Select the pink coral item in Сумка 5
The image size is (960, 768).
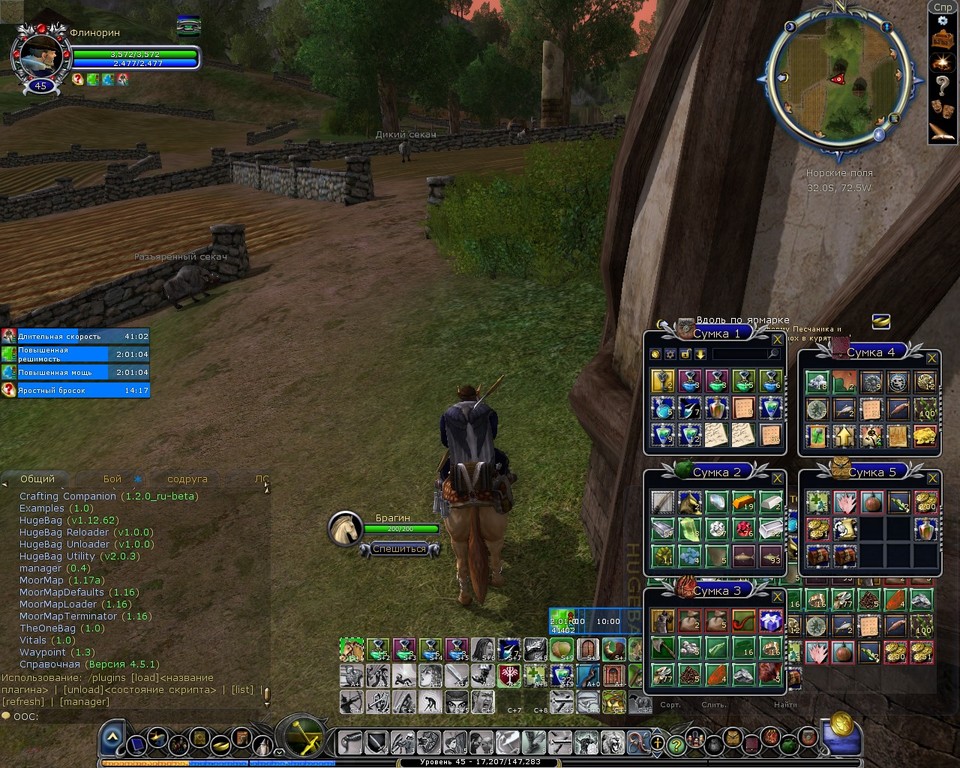845,502
